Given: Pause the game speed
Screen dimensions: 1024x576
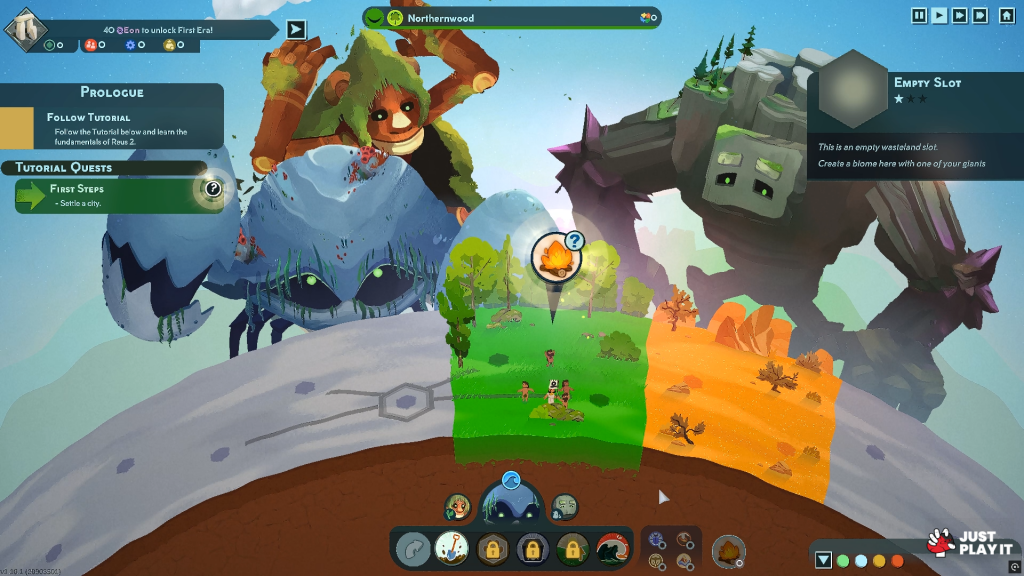Looking at the screenshot, I should [919, 15].
